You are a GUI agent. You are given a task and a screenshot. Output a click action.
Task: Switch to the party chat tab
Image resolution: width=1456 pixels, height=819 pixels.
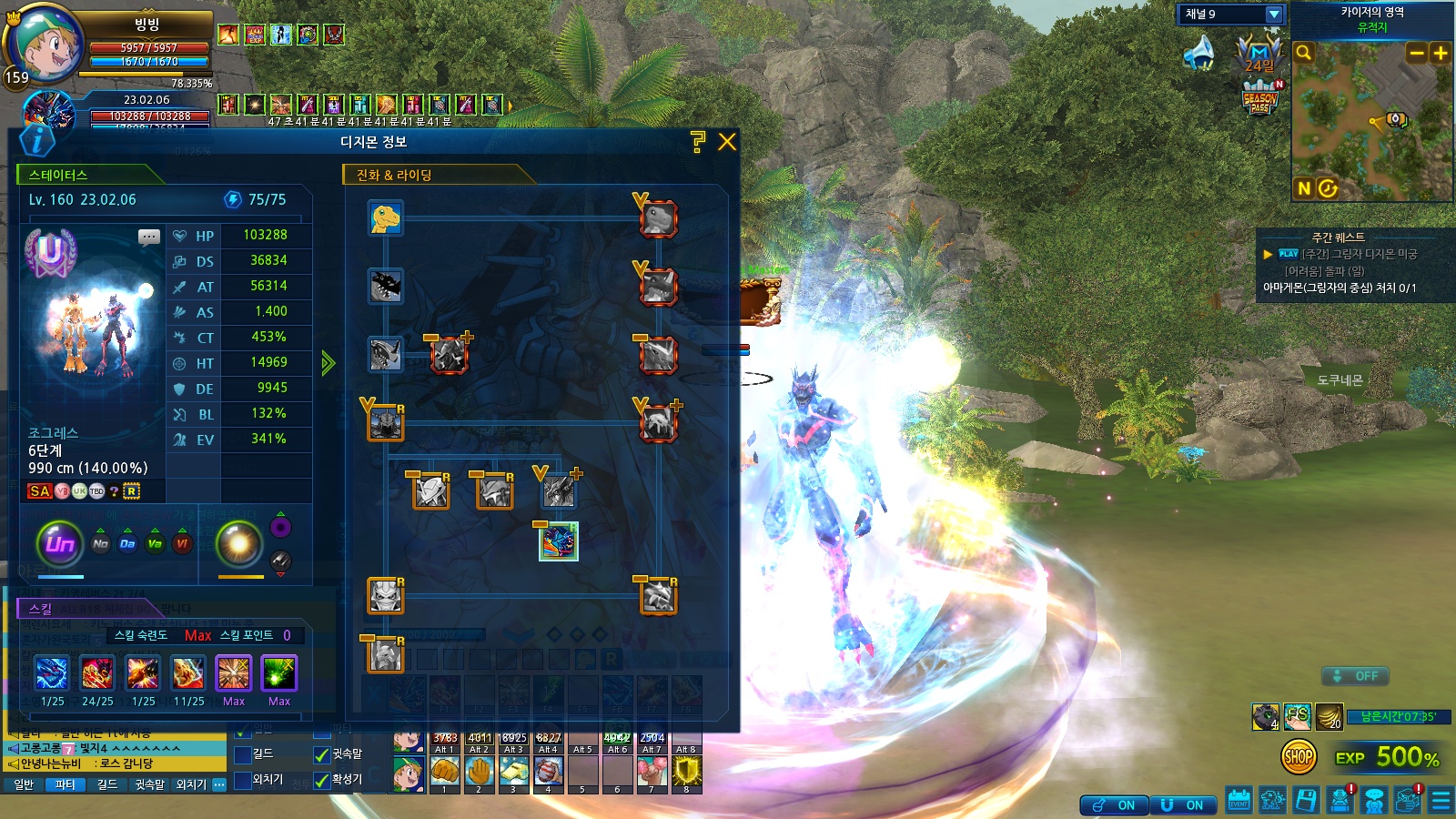(x=65, y=784)
